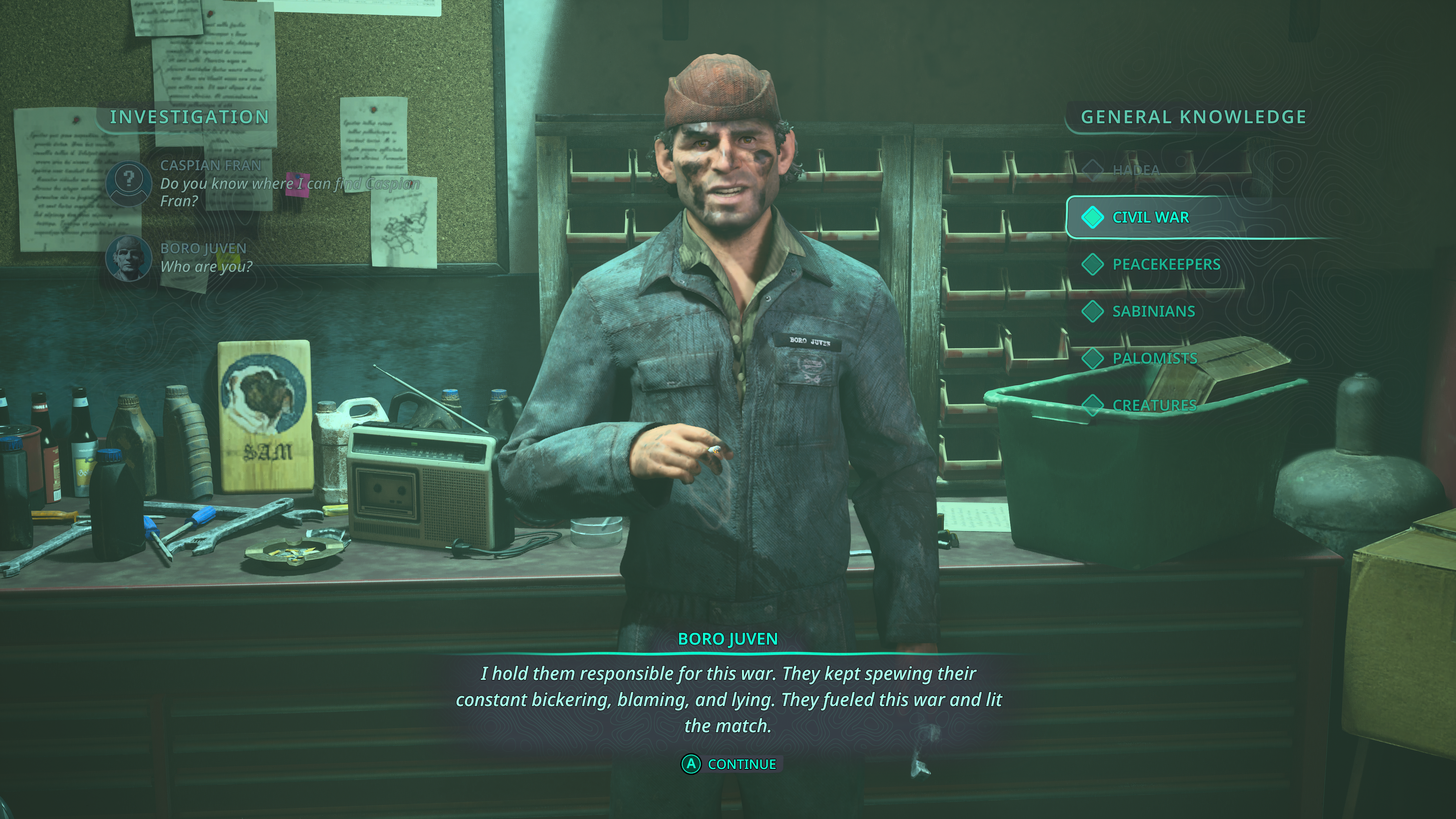The width and height of the screenshot is (1456, 819).
Task: Choose the greyed-out Hadea topic
Action: pyautogui.click(x=1136, y=170)
